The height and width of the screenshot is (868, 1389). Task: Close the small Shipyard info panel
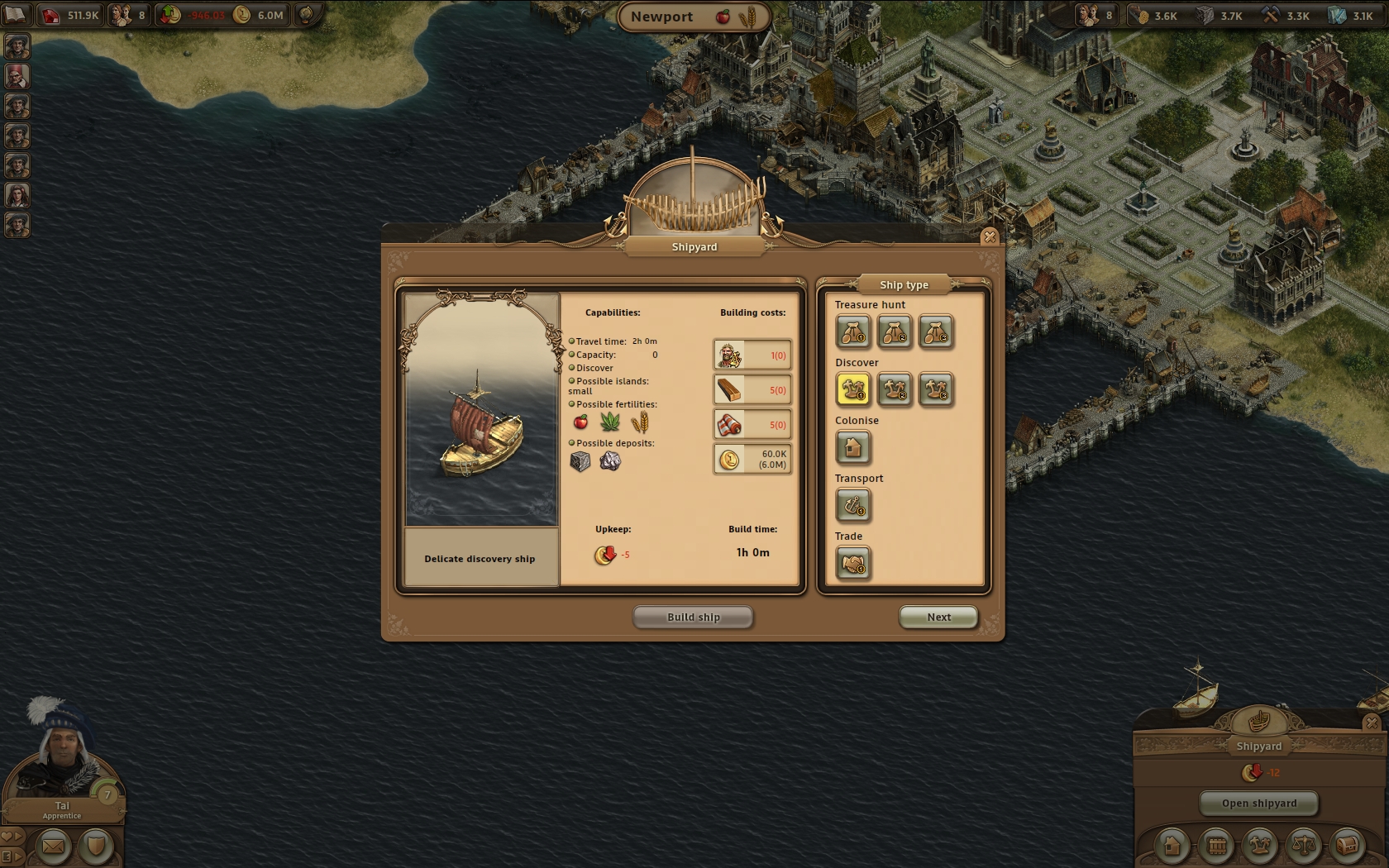1372,723
